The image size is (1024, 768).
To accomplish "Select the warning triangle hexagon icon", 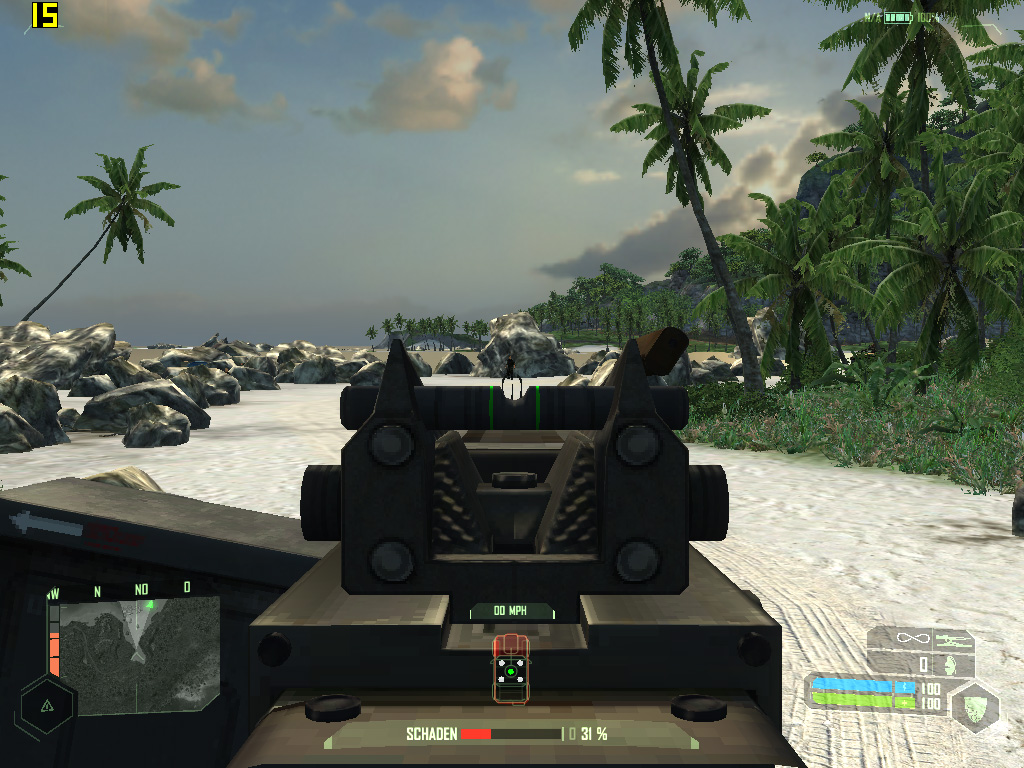I will pyautogui.click(x=47, y=704).
